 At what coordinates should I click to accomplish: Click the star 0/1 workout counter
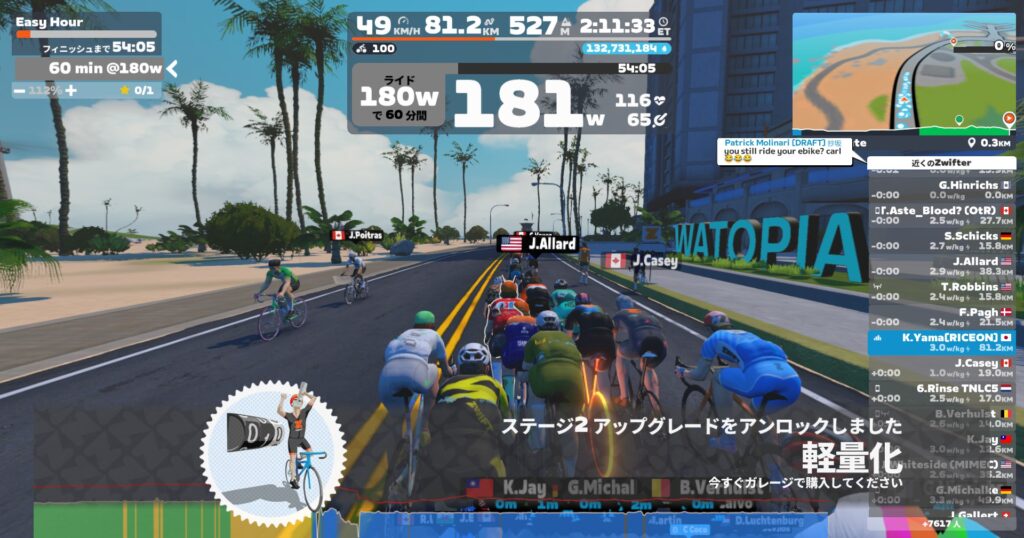pos(137,90)
